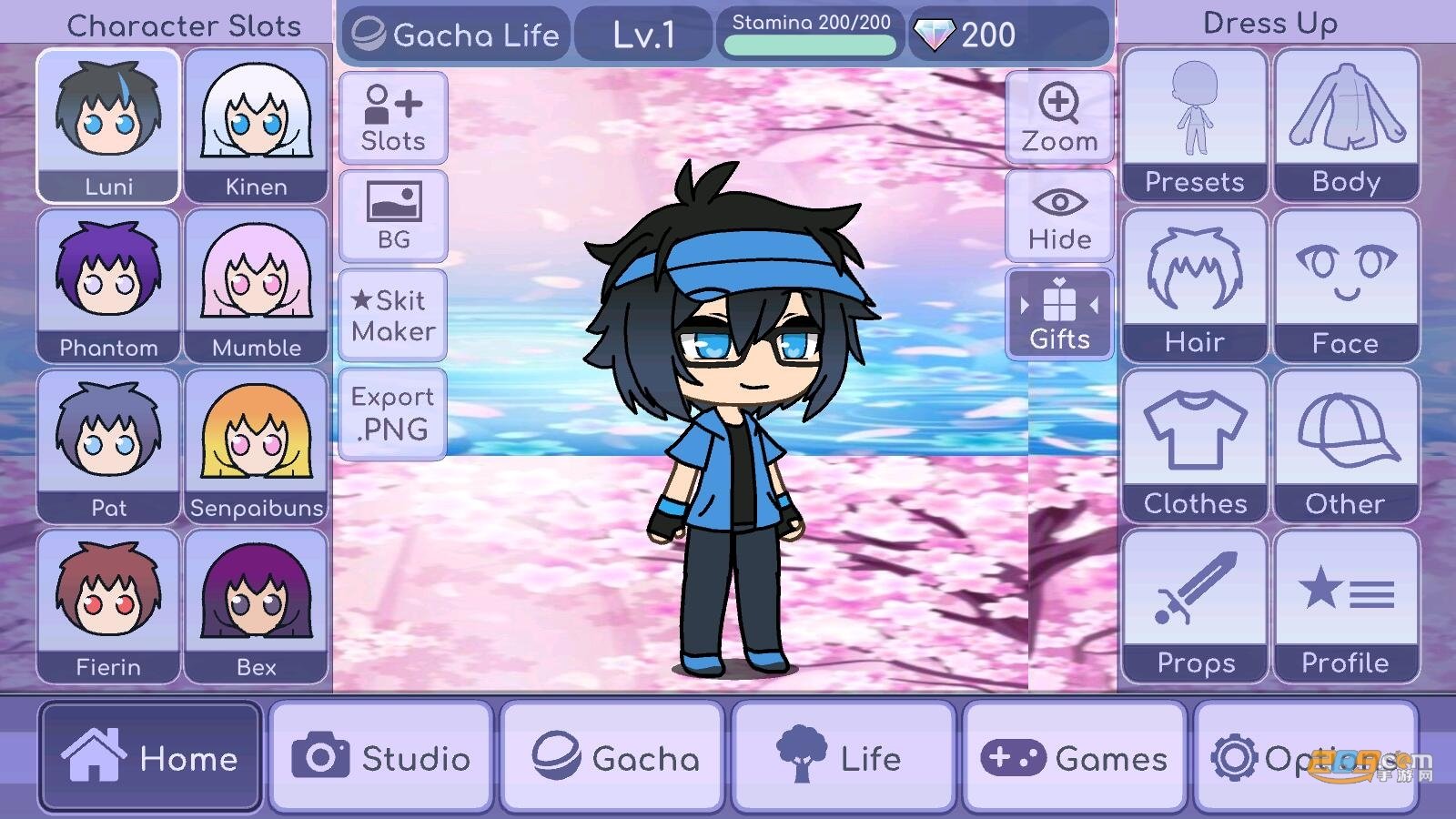Viewport: 1456px width, 819px height.
Task: Hide the interface with the eye button
Action: click(1059, 216)
